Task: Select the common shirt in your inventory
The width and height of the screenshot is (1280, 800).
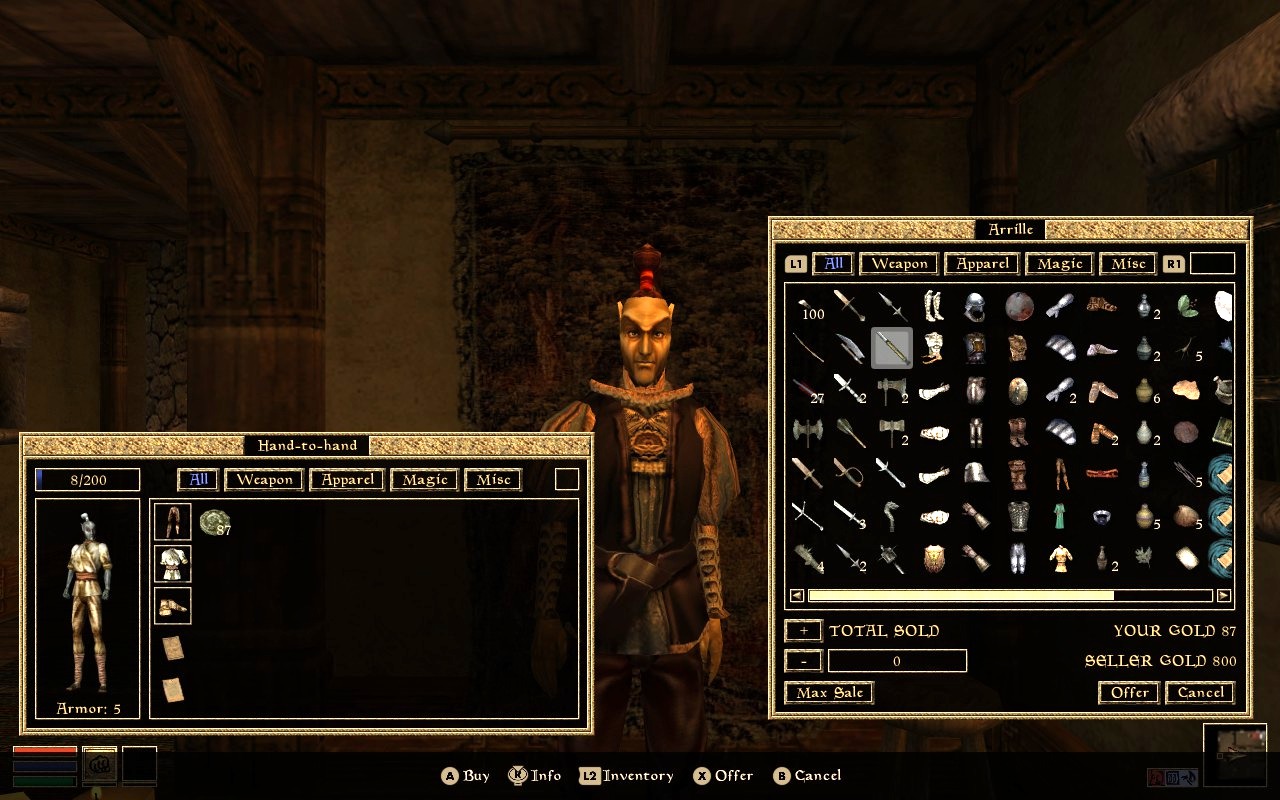Action: [x=172, y=562]
